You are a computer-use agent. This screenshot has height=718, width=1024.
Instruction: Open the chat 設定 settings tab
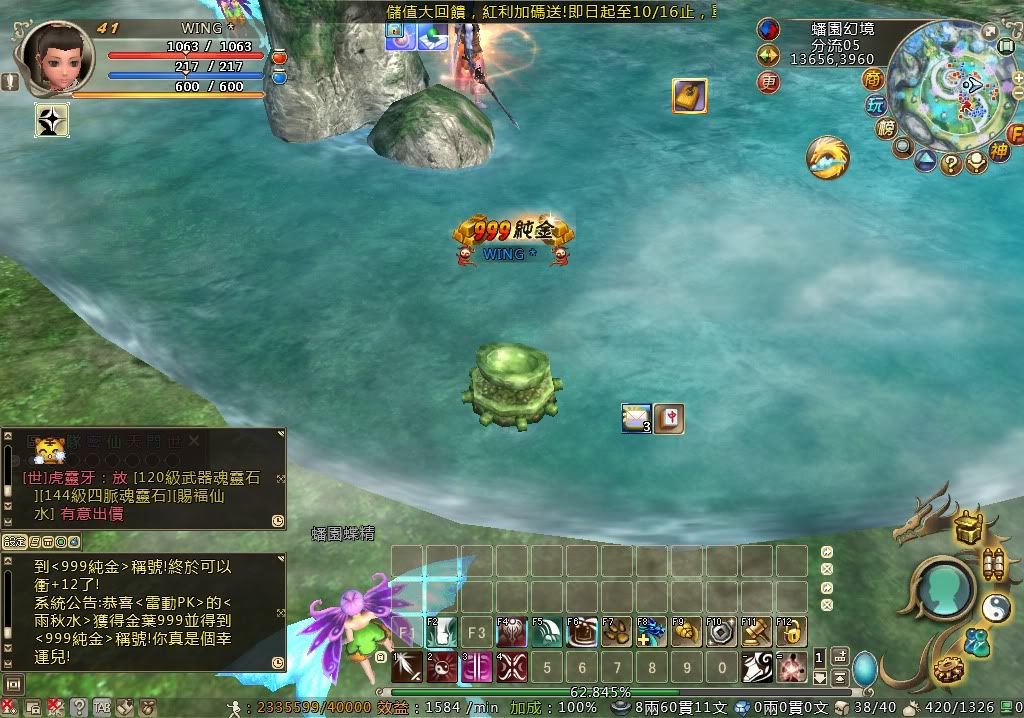click(13, 541)
